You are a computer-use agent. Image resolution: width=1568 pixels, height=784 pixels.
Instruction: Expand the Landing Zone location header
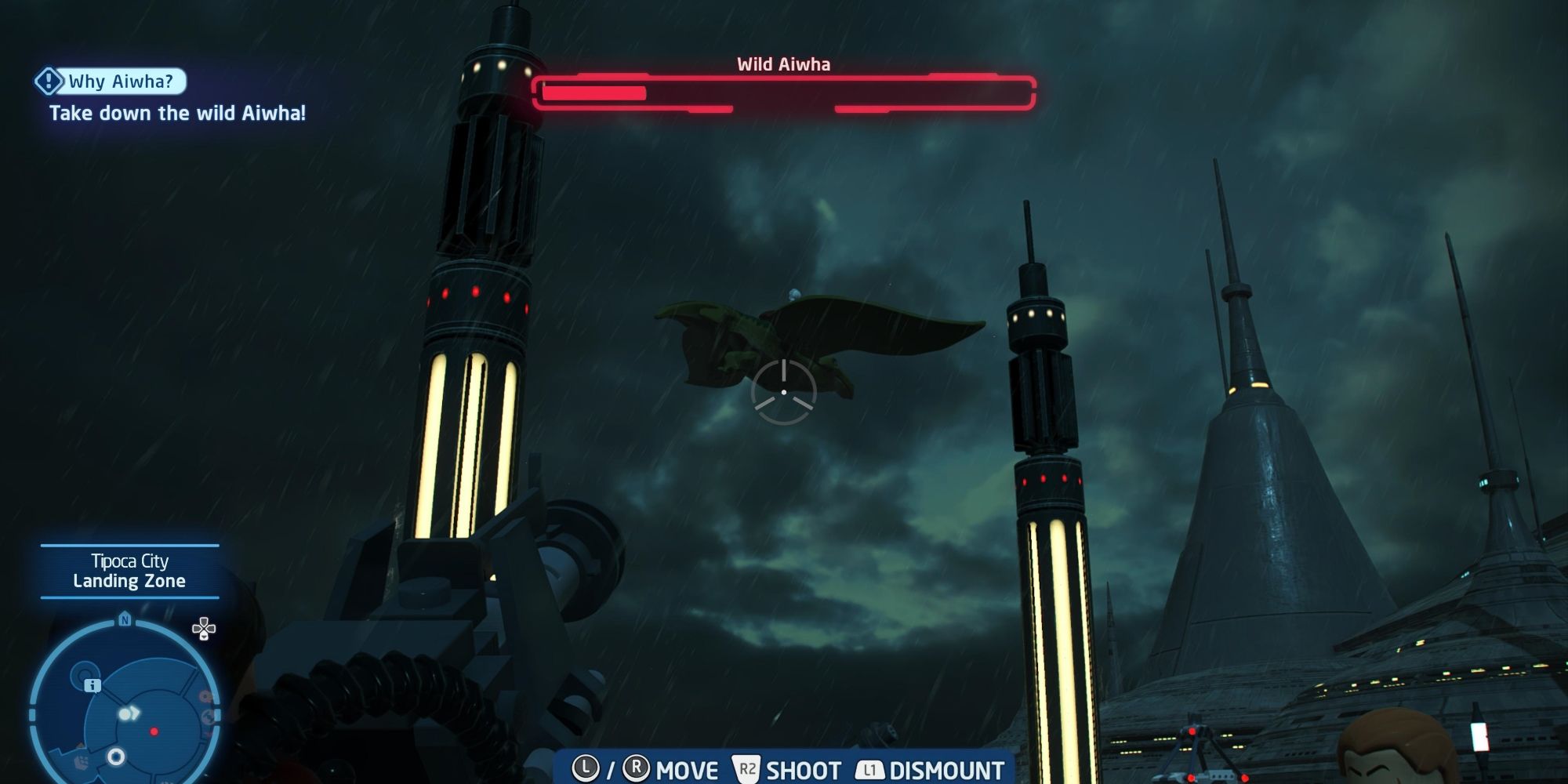click(x=129, y=582)
